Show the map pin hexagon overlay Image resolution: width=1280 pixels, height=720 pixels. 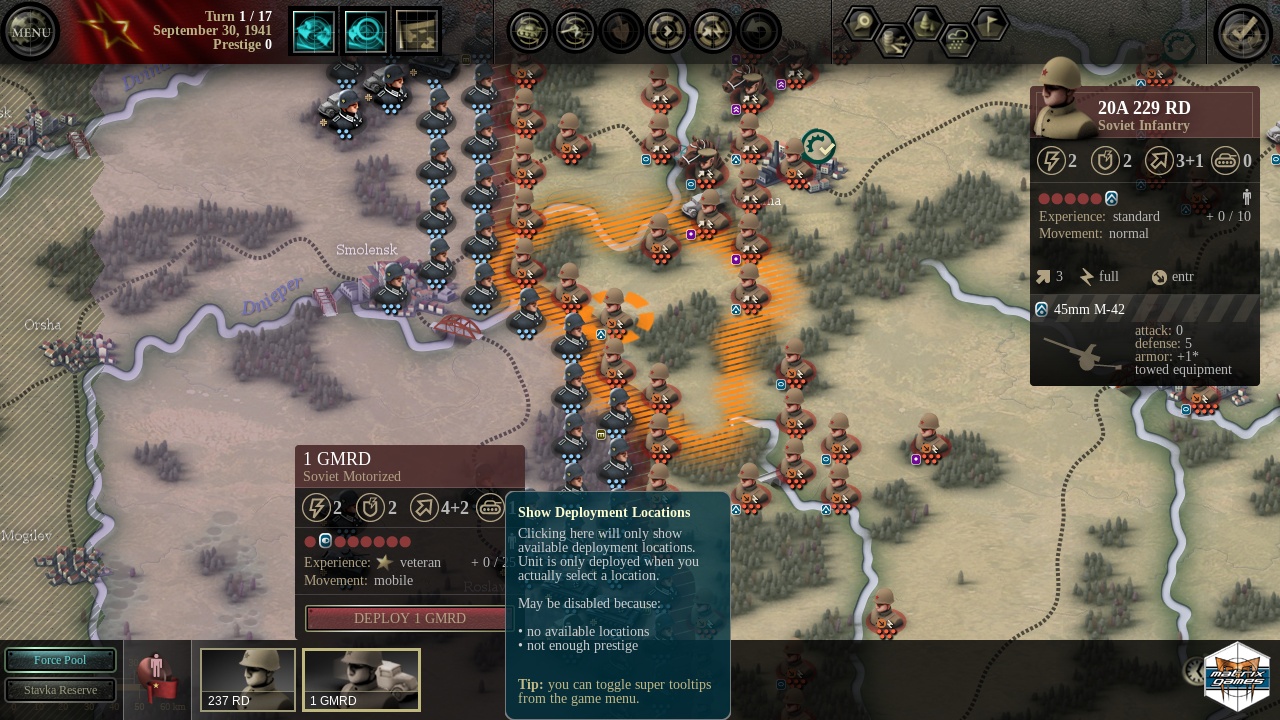click(x=861, y=22)
